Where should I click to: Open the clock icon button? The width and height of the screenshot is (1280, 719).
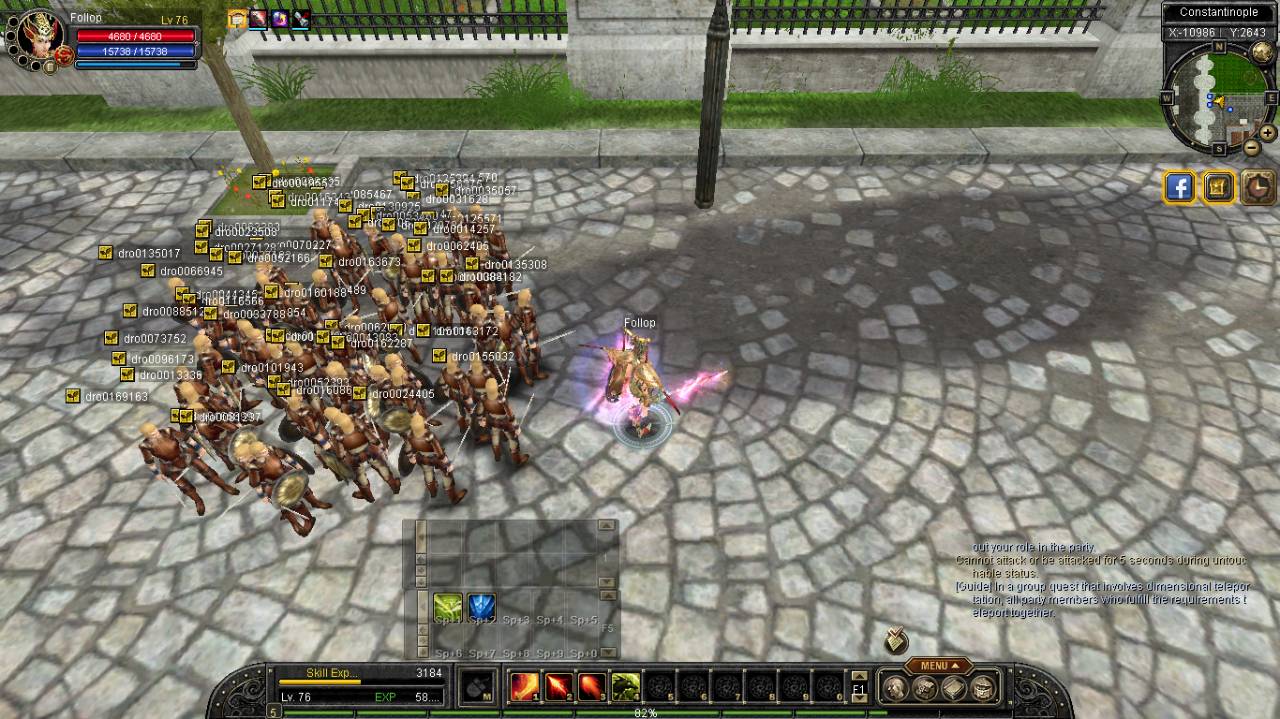click(1258, 187)
